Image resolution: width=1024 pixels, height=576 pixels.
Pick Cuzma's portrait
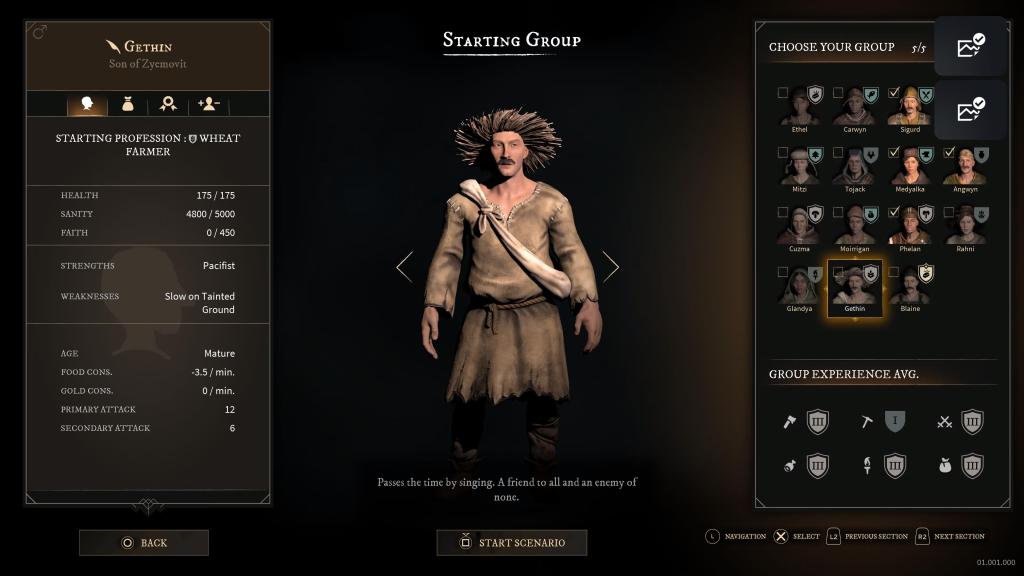800,226
